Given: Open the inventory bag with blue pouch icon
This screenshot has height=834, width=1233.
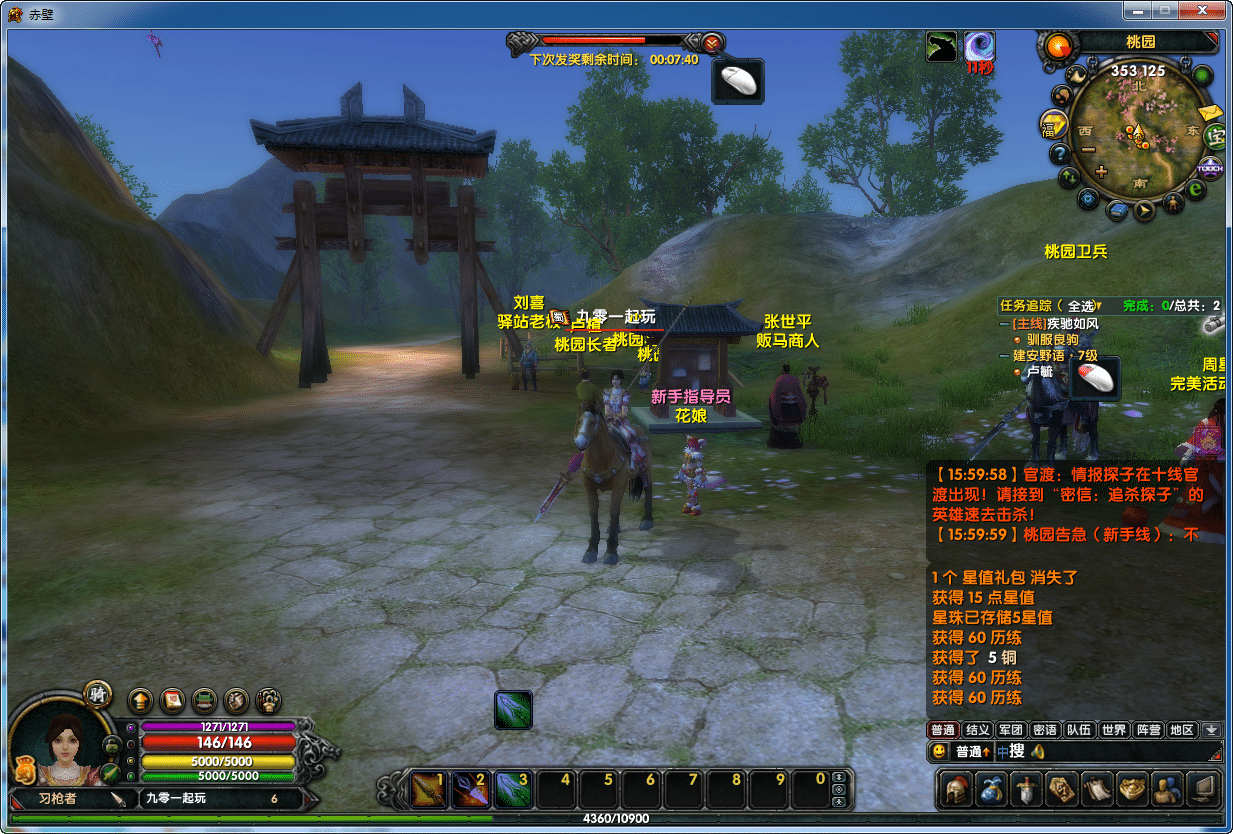Looking at the screenshot, I should point(992,790).
